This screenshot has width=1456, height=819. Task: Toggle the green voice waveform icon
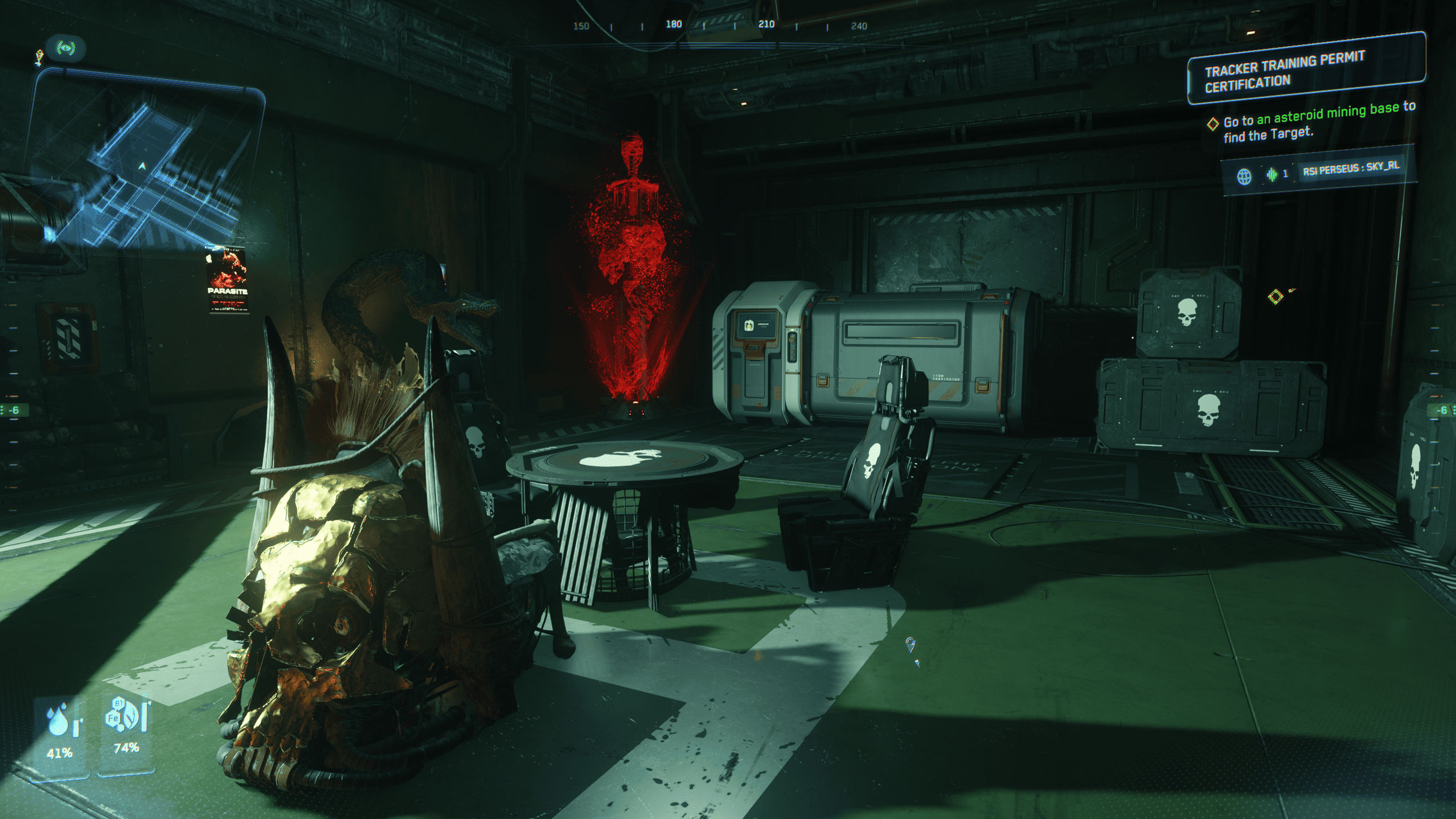pos(1272,174)
